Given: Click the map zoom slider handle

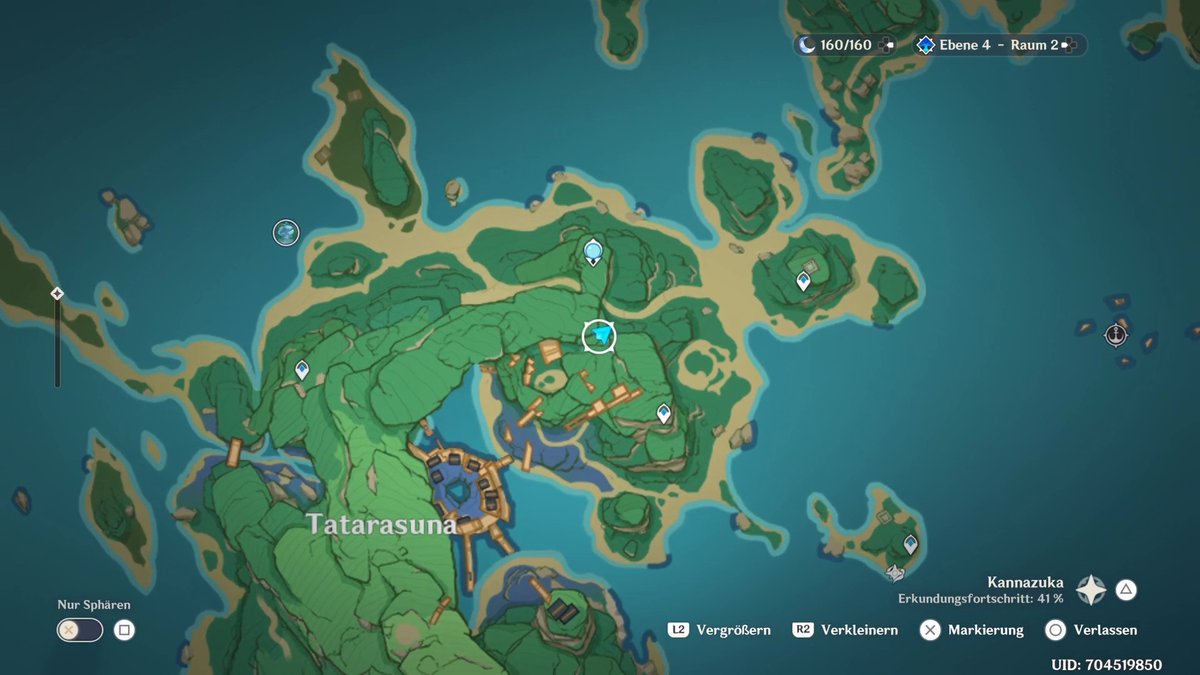Looking at the screenshot, I should (x=57, y=294).
